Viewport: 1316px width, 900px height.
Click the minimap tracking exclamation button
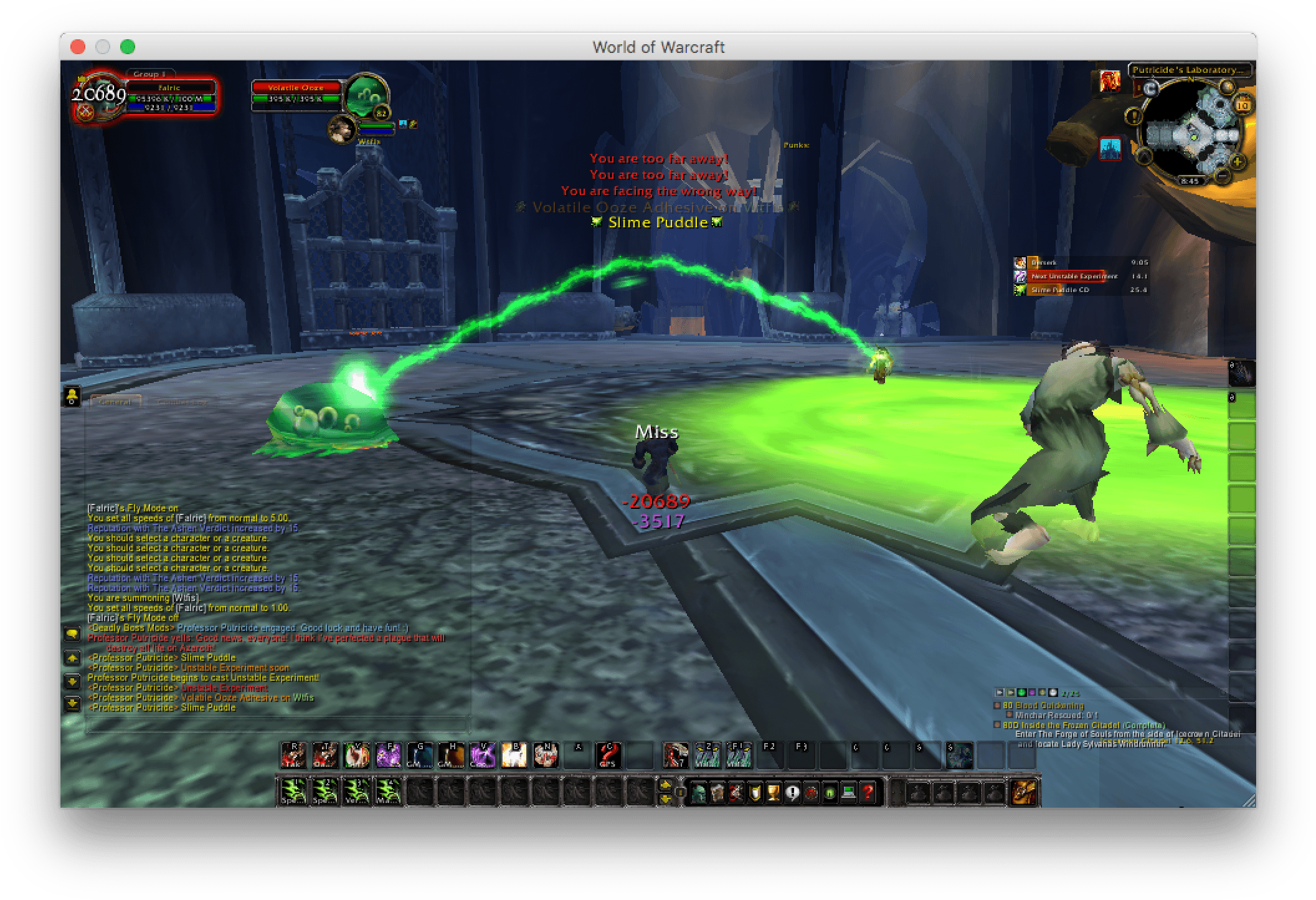point(1134,116)
